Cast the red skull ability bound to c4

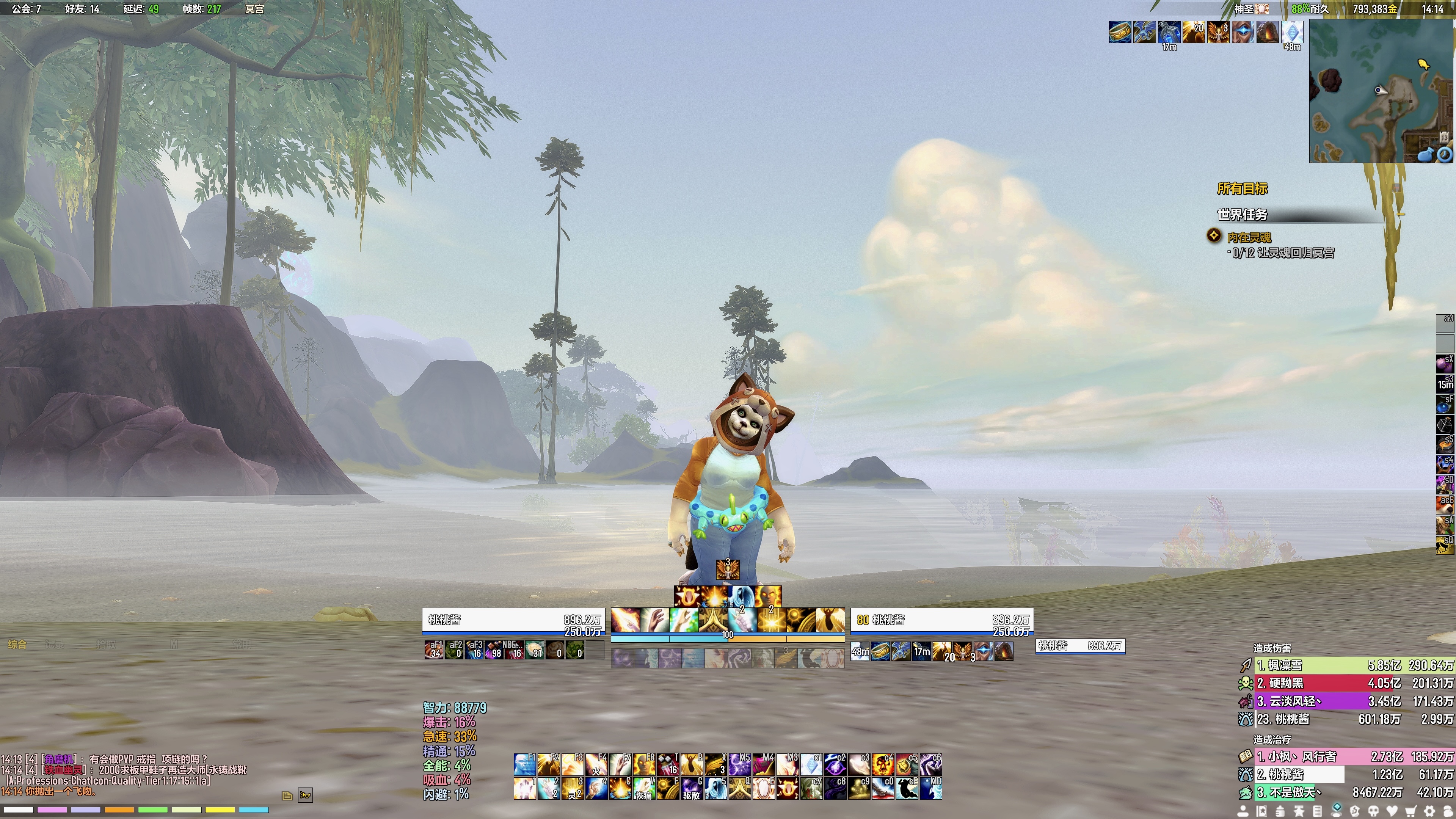(882, 764)
